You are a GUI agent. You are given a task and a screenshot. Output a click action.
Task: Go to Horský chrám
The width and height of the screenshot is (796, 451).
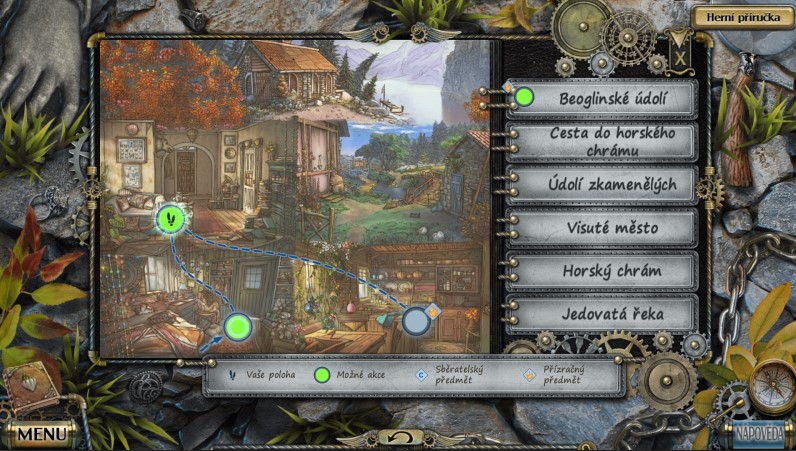[601, 271]
